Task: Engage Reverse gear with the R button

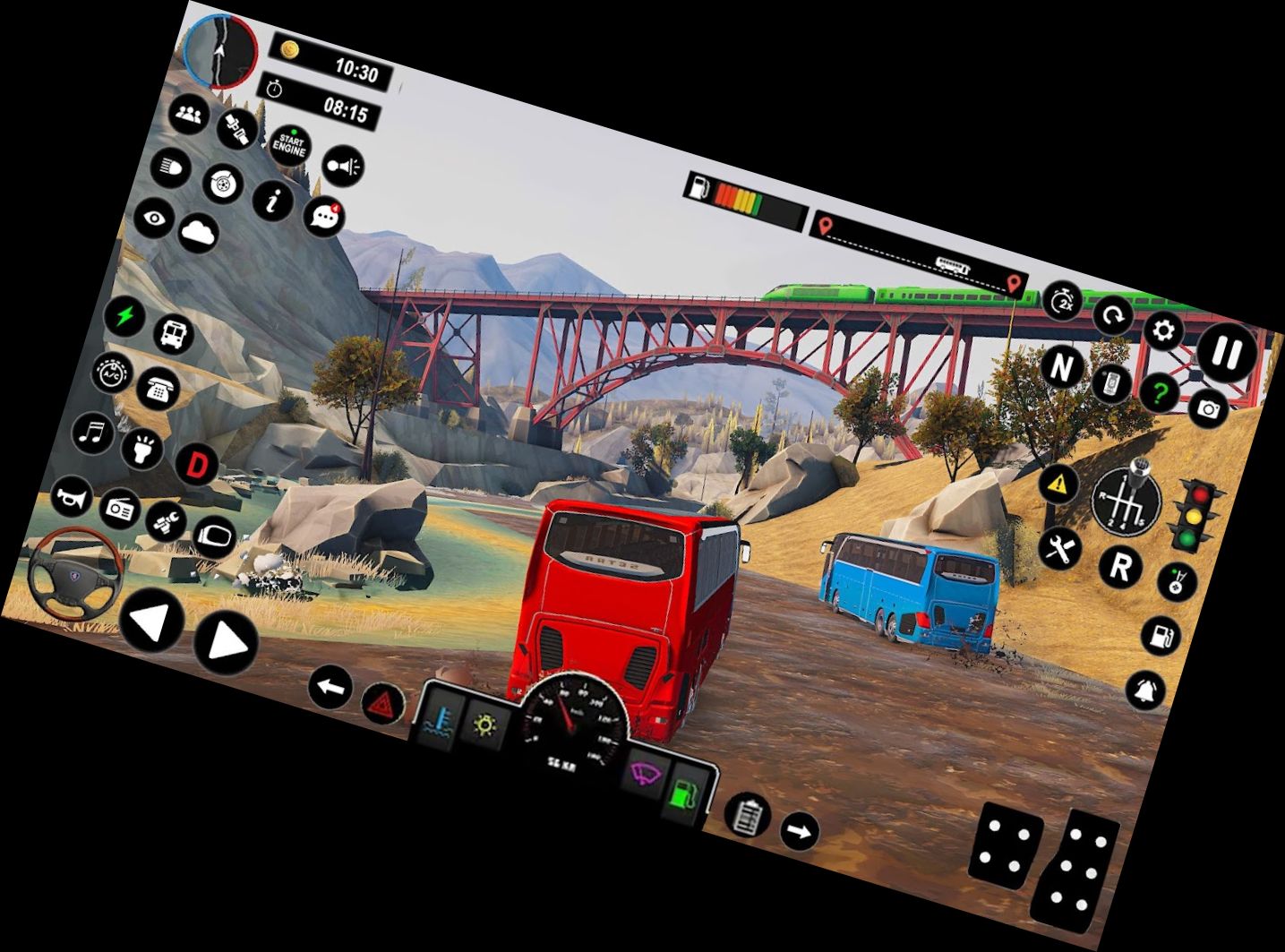Action: coord(1120,566)
